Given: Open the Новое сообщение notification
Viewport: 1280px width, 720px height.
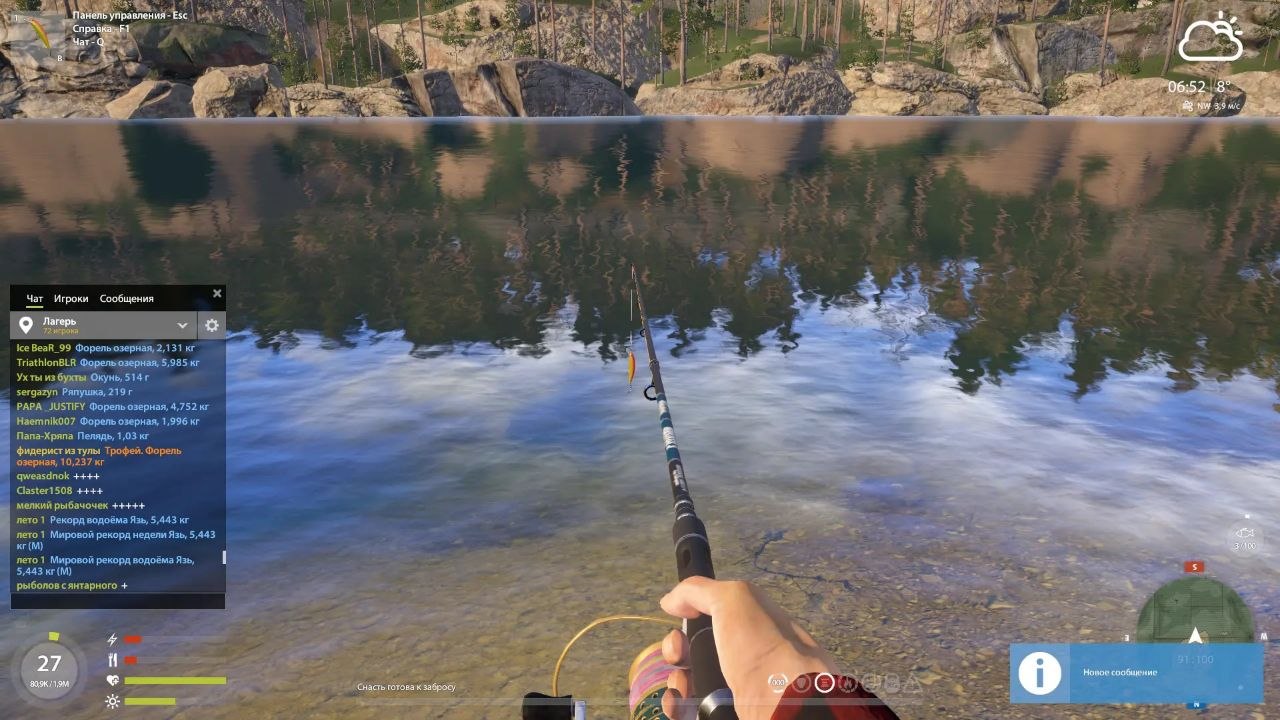Looking at the screenshot, I should 1136,673.
